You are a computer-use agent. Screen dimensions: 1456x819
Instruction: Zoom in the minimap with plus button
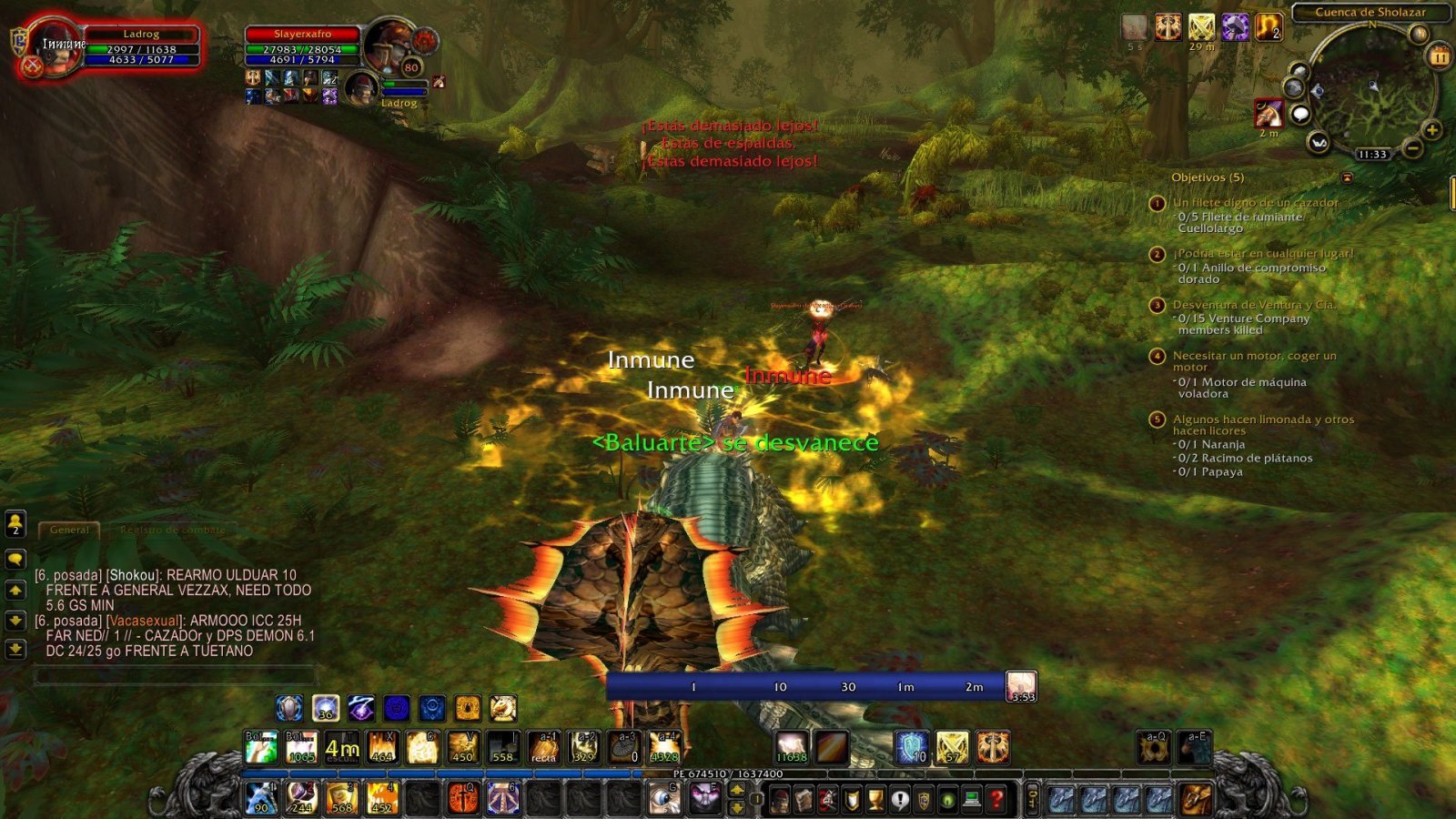pyautogui.click(x=1431, y=130)
